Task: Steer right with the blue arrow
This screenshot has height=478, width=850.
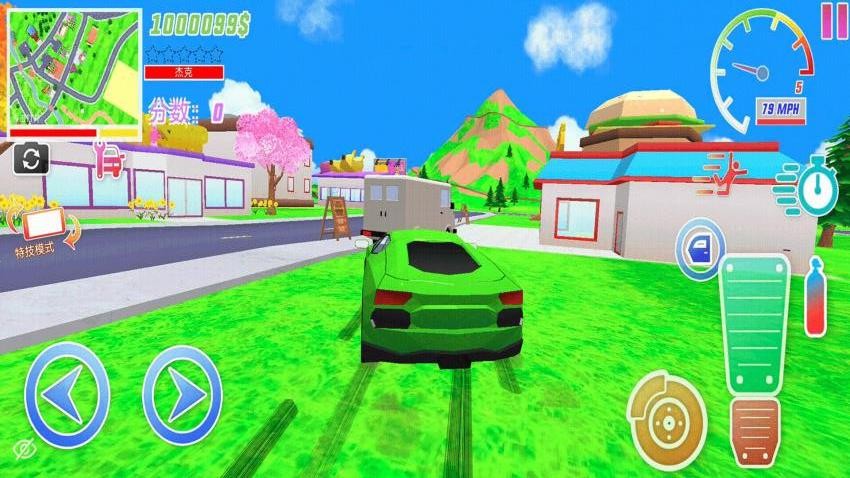Action: (182, 394)
